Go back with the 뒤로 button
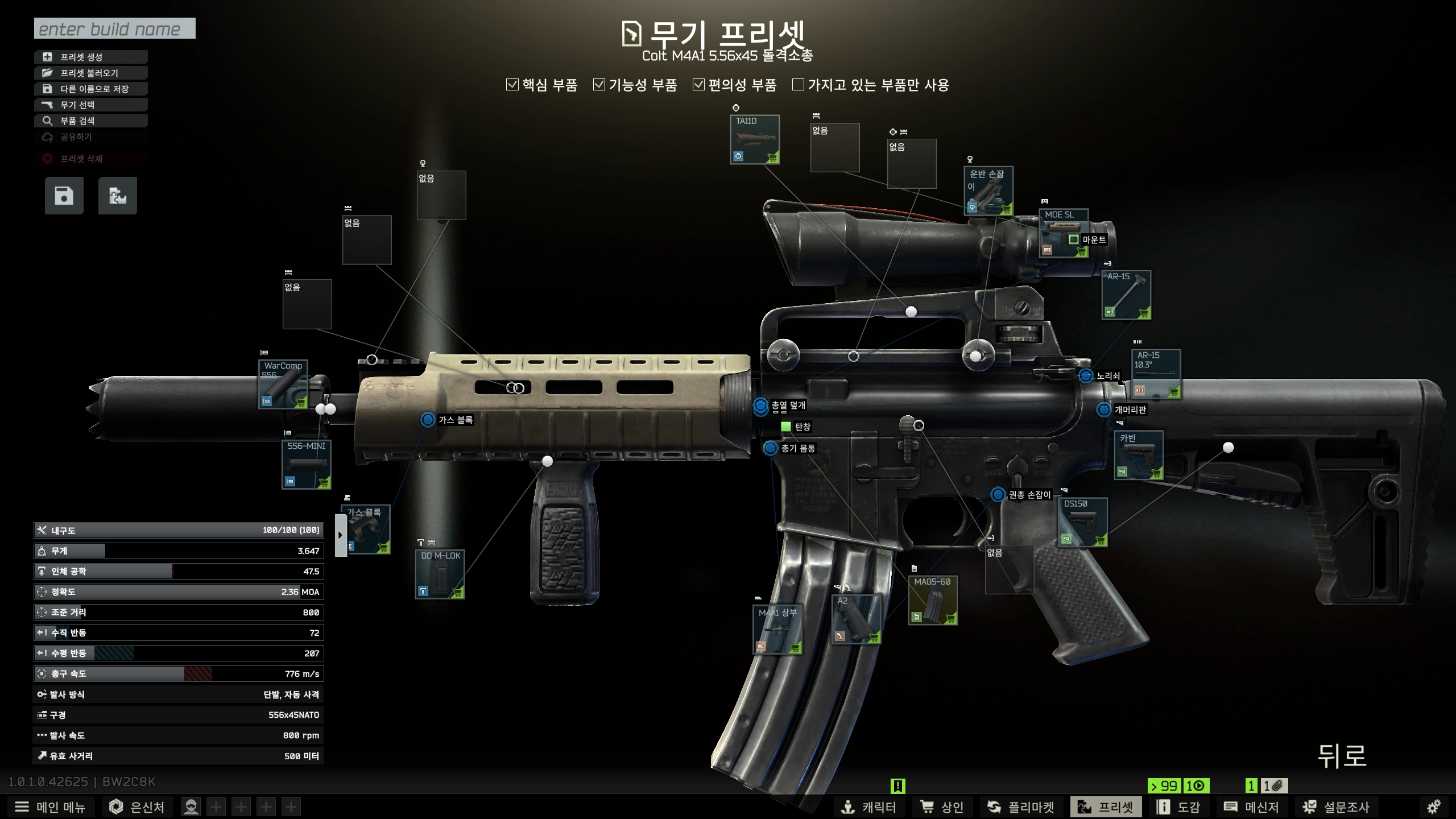Viewport: 1456px width, 819px height. [x=1342, y=756]
